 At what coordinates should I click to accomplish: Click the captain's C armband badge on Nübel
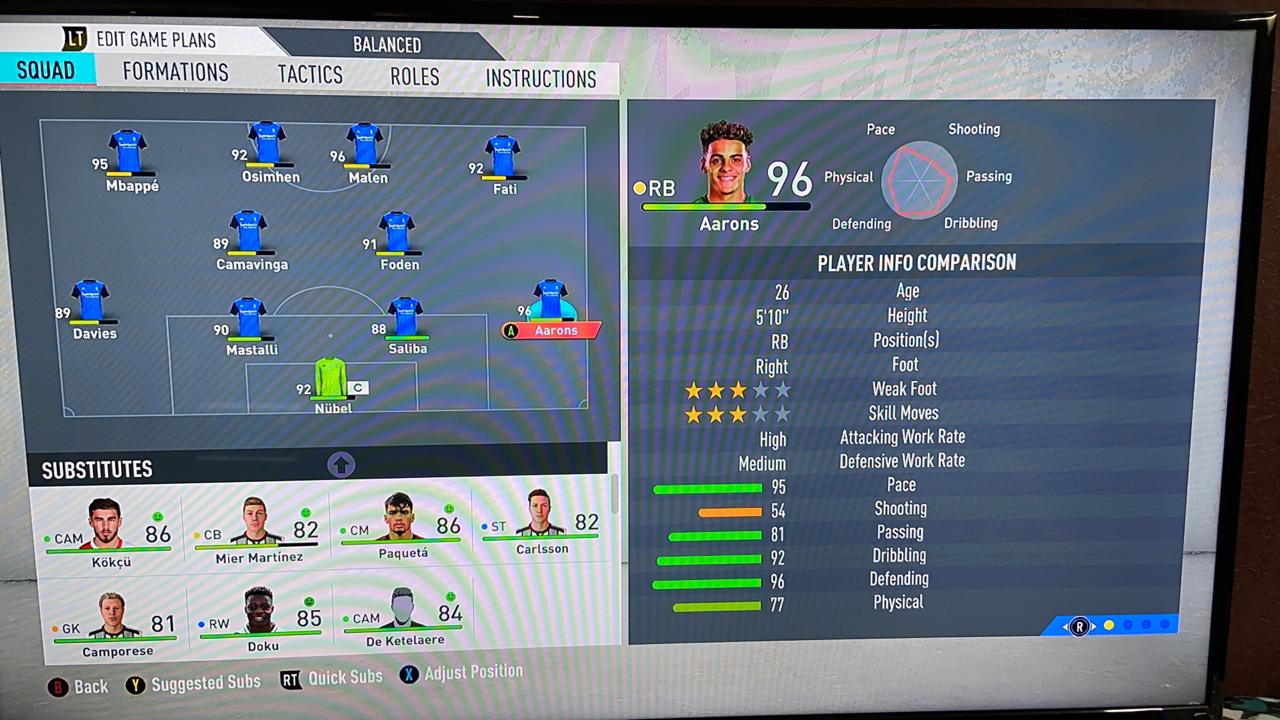tap(357, 387)
